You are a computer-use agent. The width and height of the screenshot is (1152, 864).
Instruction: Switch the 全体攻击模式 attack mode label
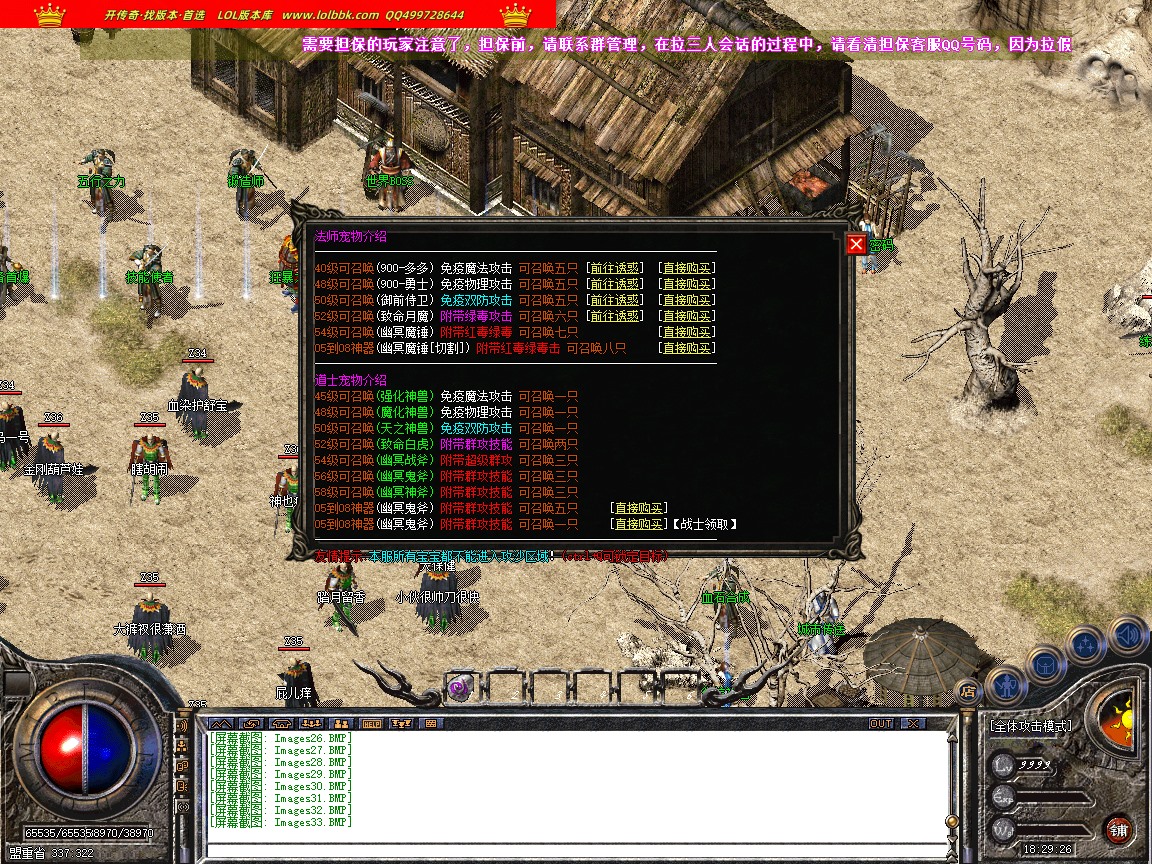(1029, 726)
